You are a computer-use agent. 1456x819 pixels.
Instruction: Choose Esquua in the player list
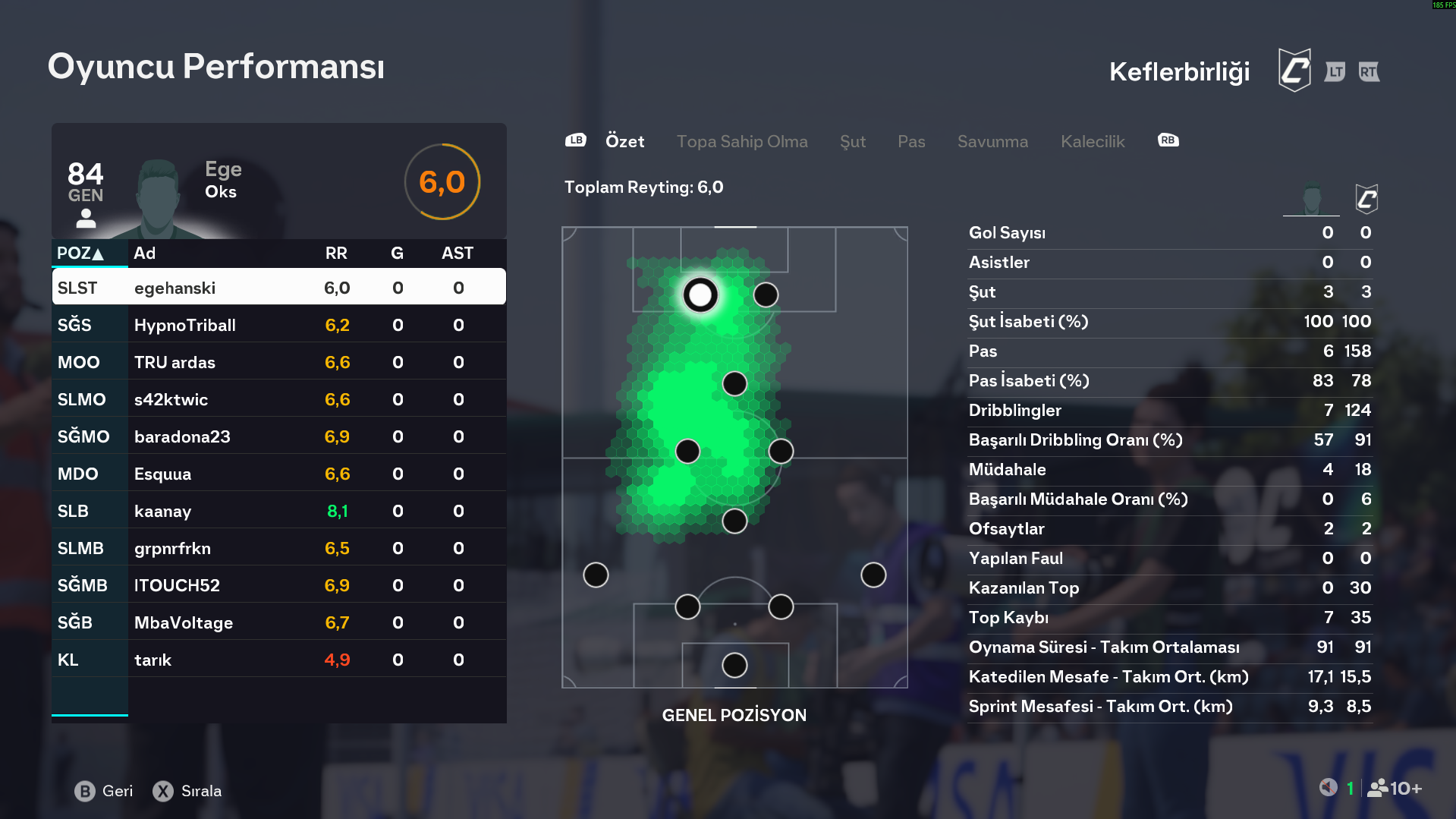click(x=278, y=474)
